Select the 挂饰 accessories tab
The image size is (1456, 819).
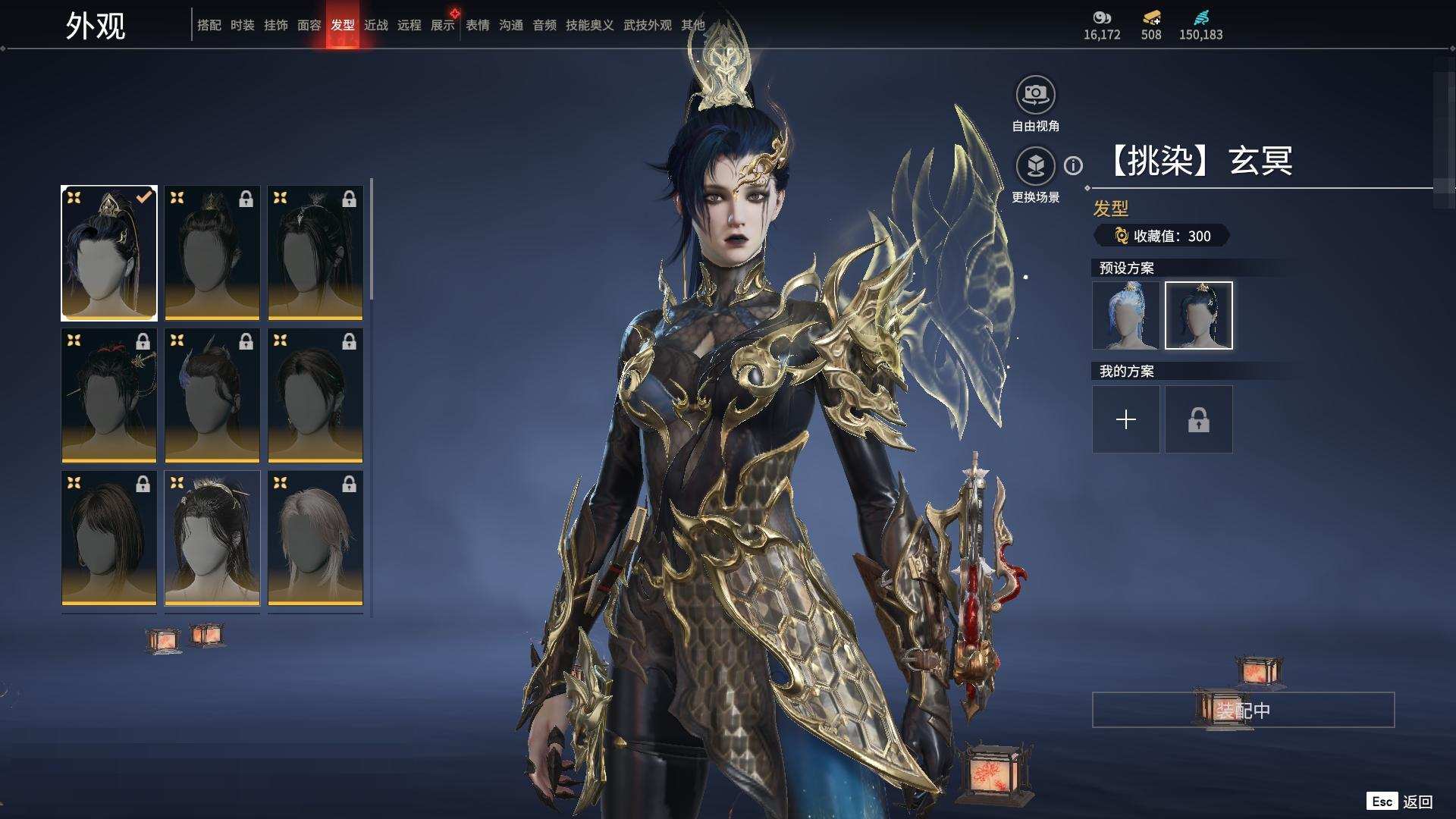pyautogui.click(x=275, y=25)
